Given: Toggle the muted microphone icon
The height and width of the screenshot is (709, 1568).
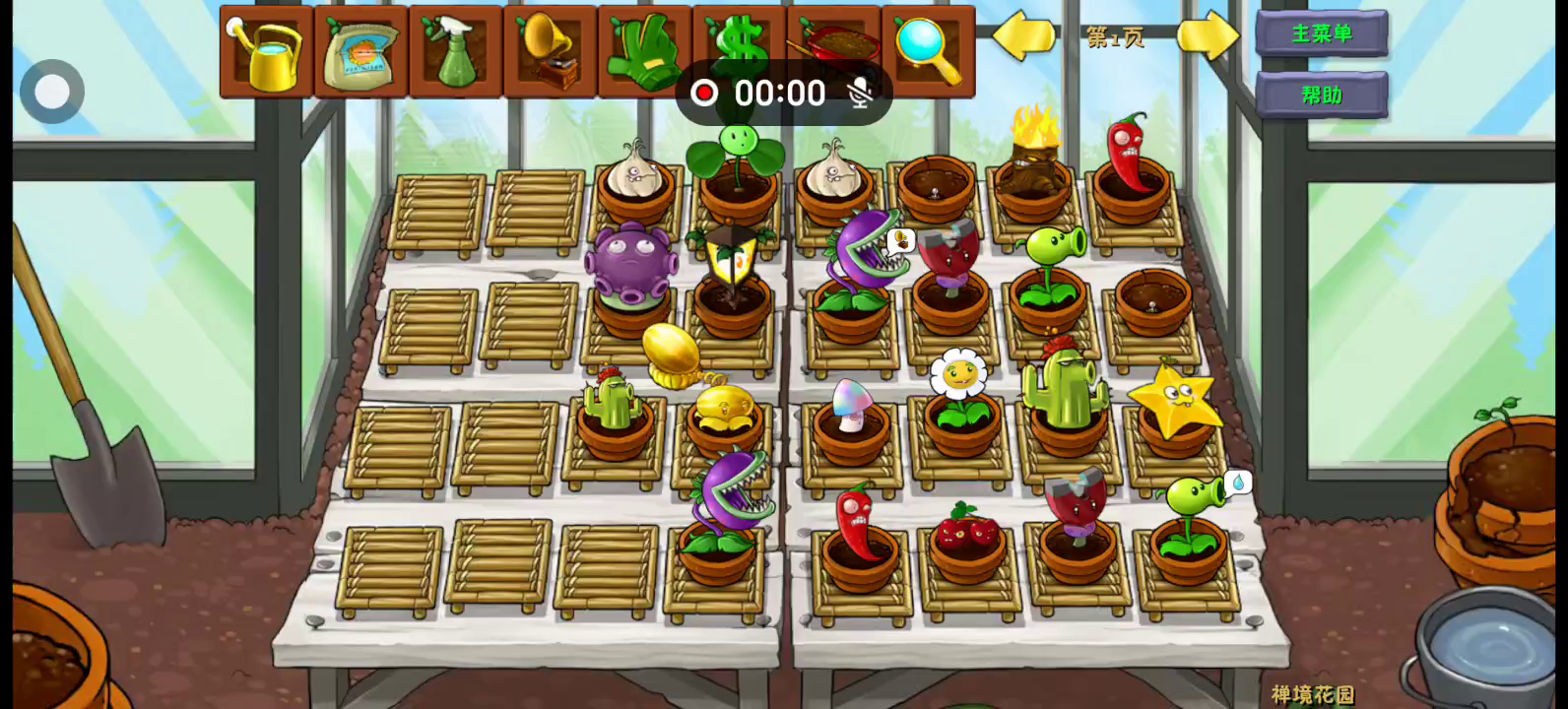Looking at the screenshot, I should tap(861, 94).
